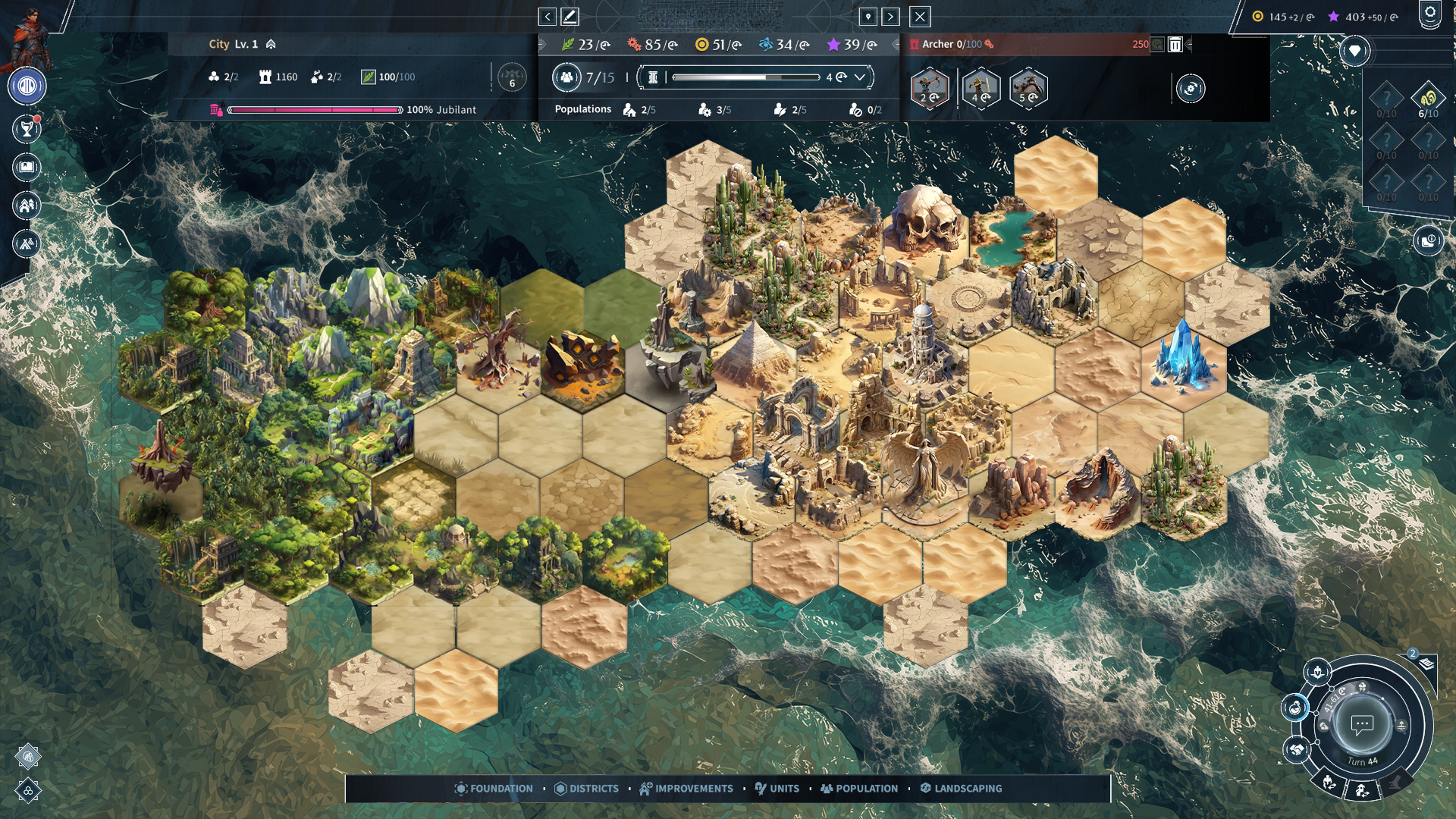Open the Population tab
Viewport: 1456px width, 819px height.
[x=859, y=789]
